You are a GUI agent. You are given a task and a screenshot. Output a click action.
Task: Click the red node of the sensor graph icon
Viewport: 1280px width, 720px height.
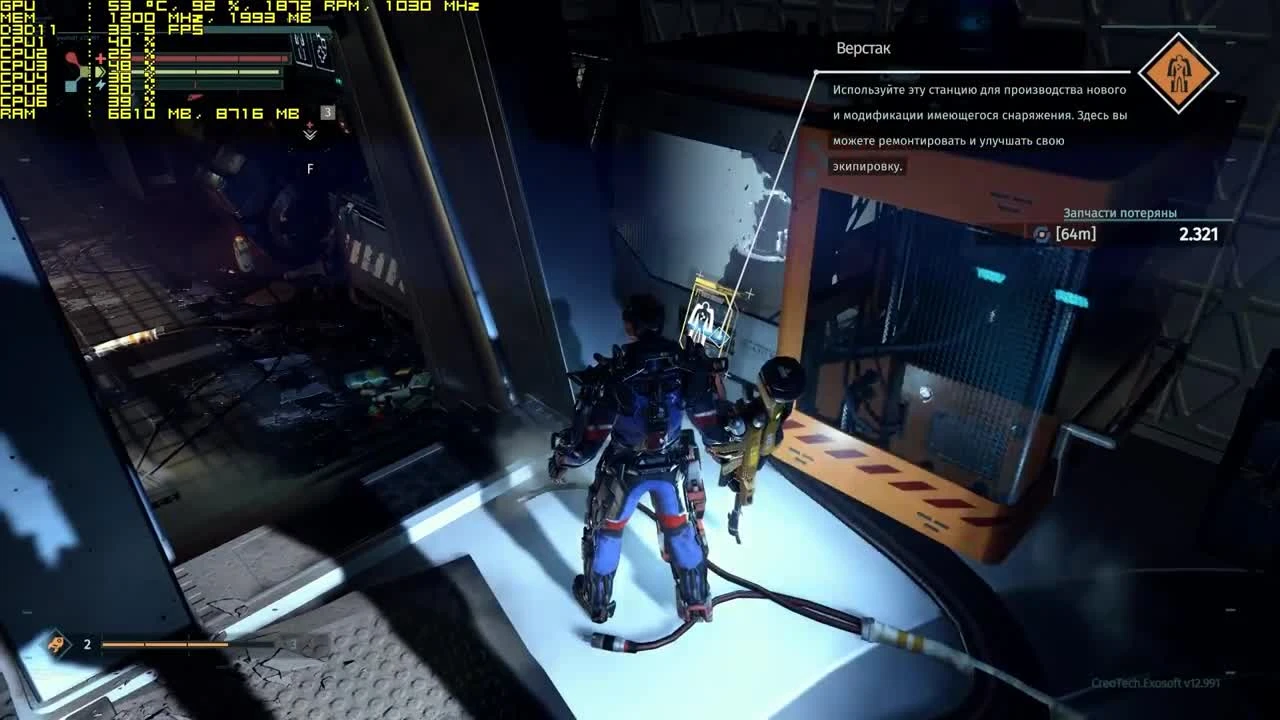pos(70,57)
